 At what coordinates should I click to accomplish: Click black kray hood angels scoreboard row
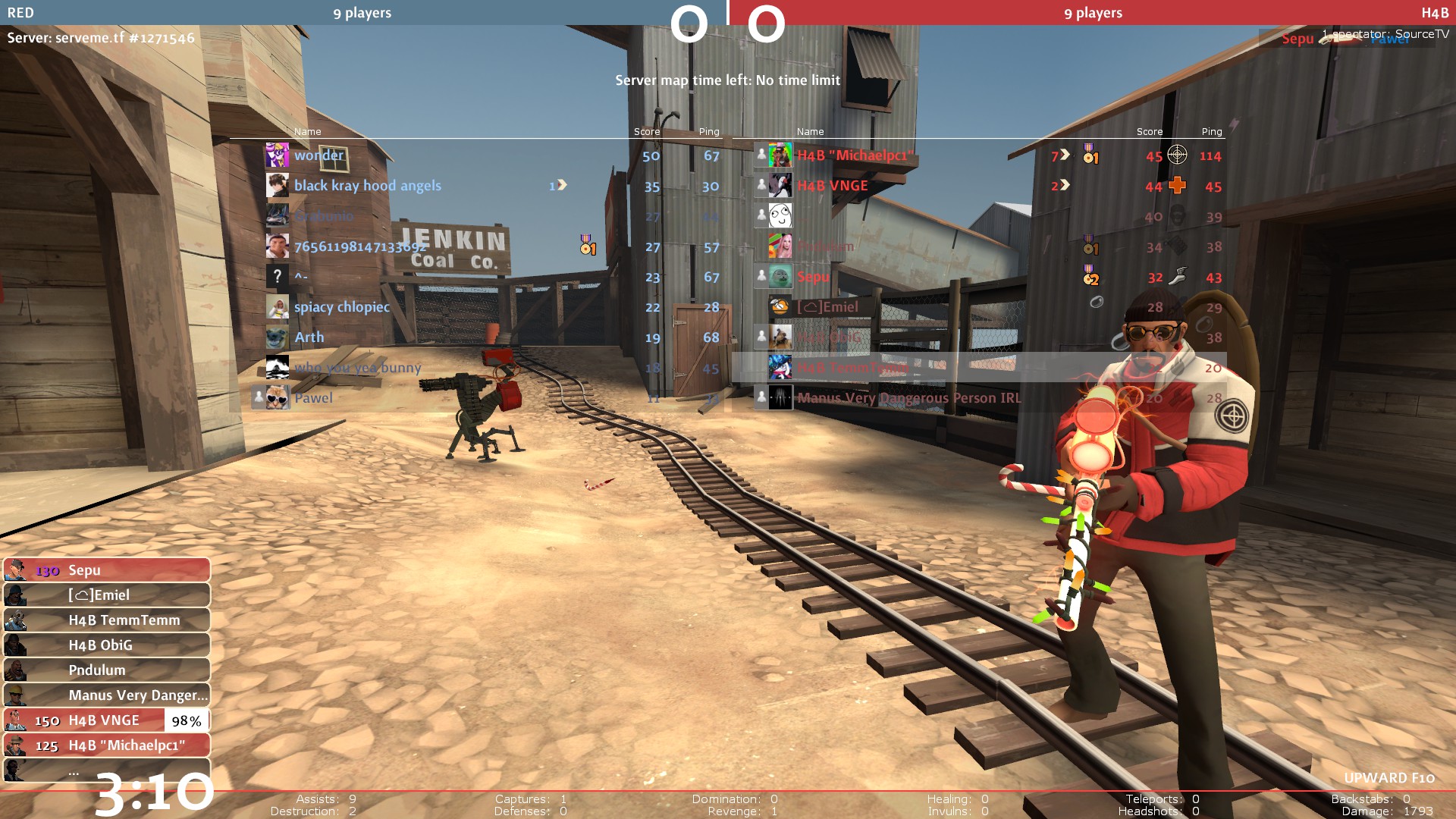[368, 186]
